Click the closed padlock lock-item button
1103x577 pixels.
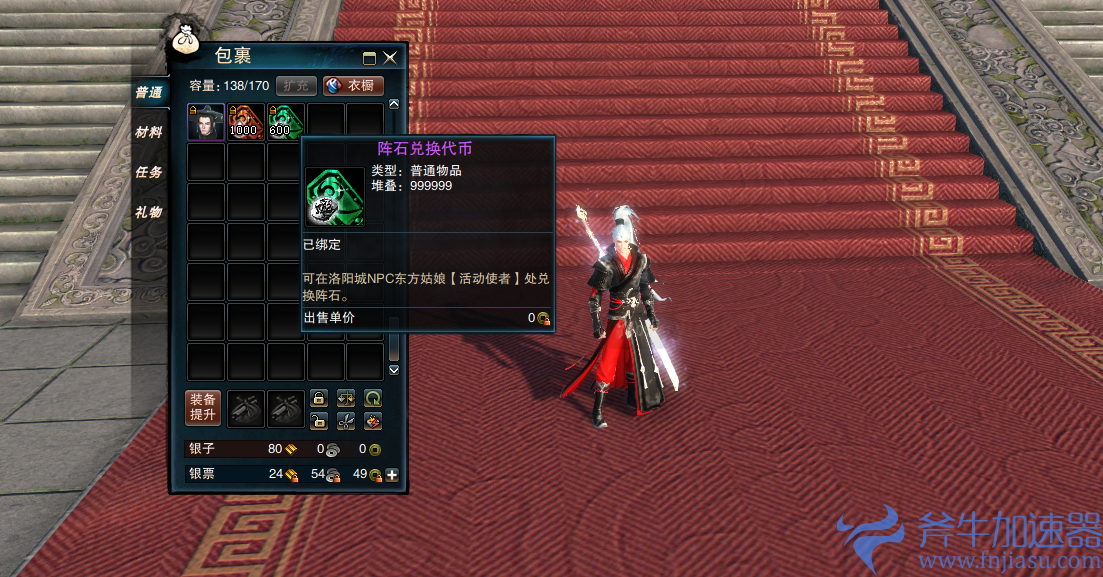coord(319,398)
